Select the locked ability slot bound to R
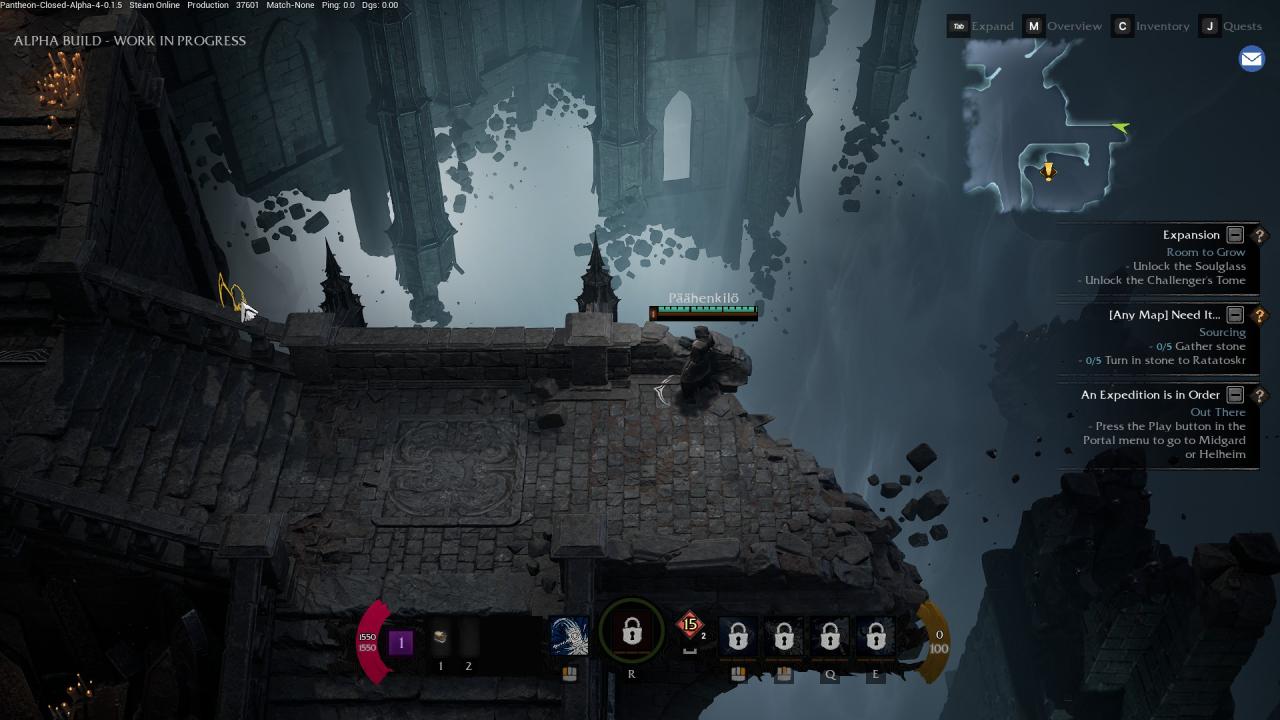The height and width of the screenshot is (720, 1280). [x=631, y=633]
